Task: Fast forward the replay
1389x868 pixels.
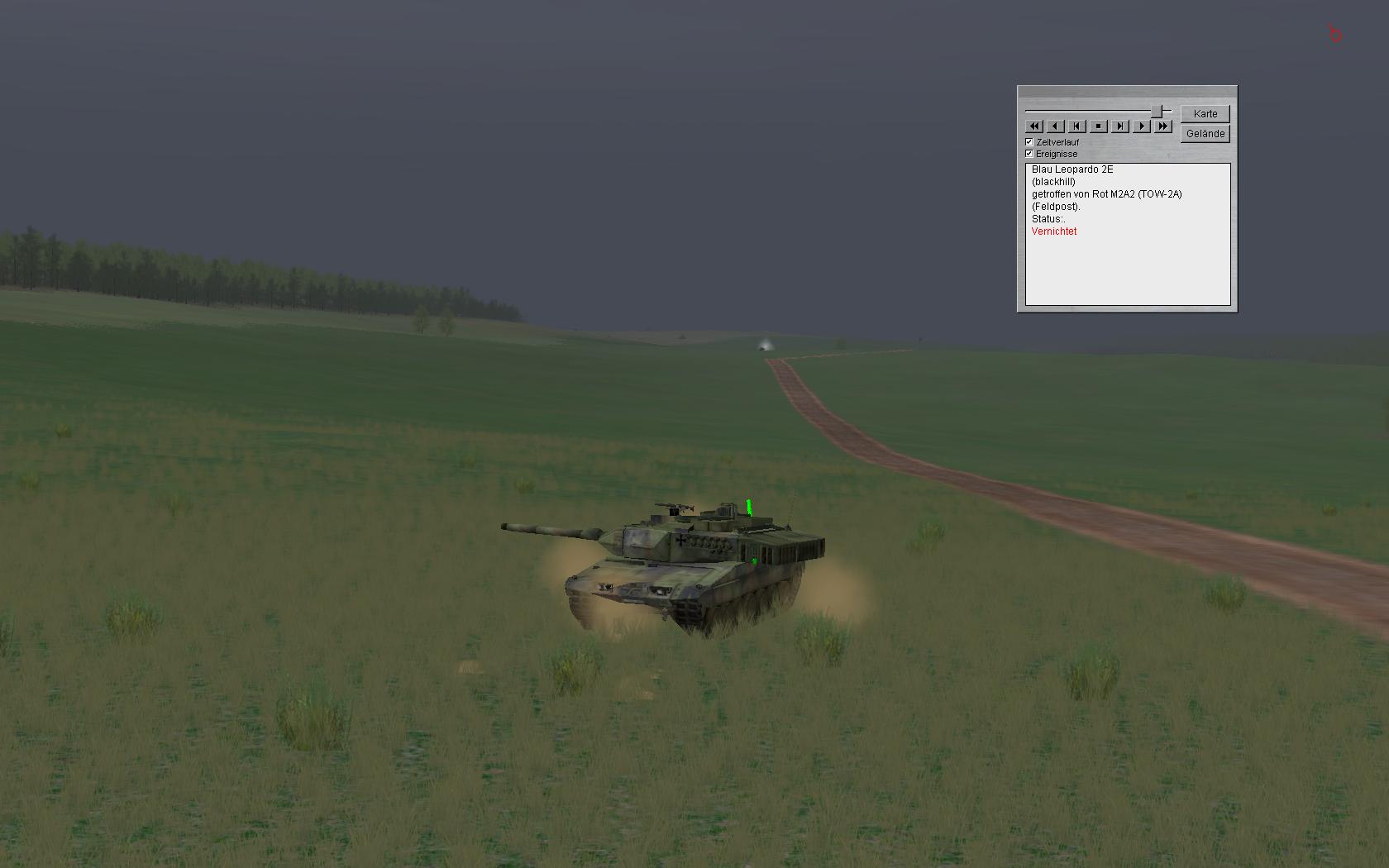Action: 1163,126
